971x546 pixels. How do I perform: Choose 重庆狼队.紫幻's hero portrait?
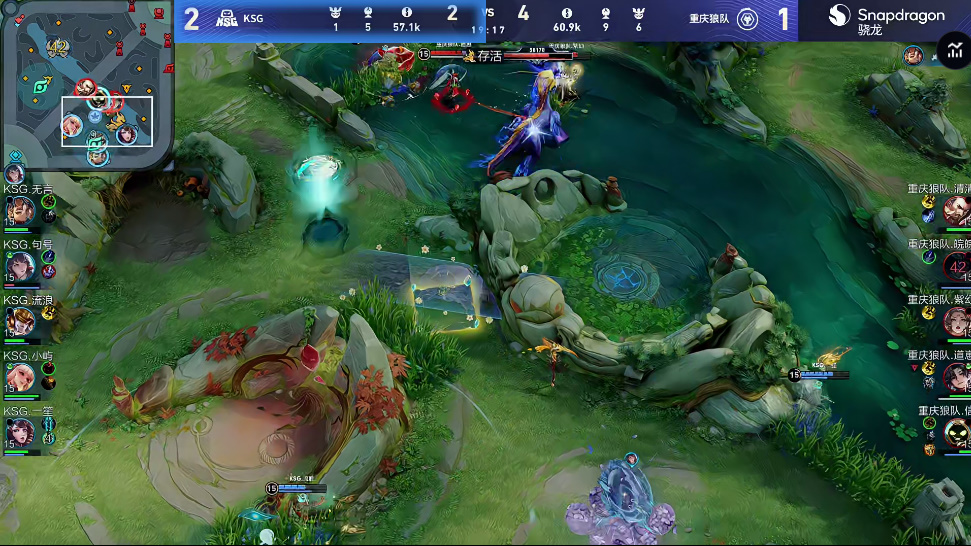956,321
